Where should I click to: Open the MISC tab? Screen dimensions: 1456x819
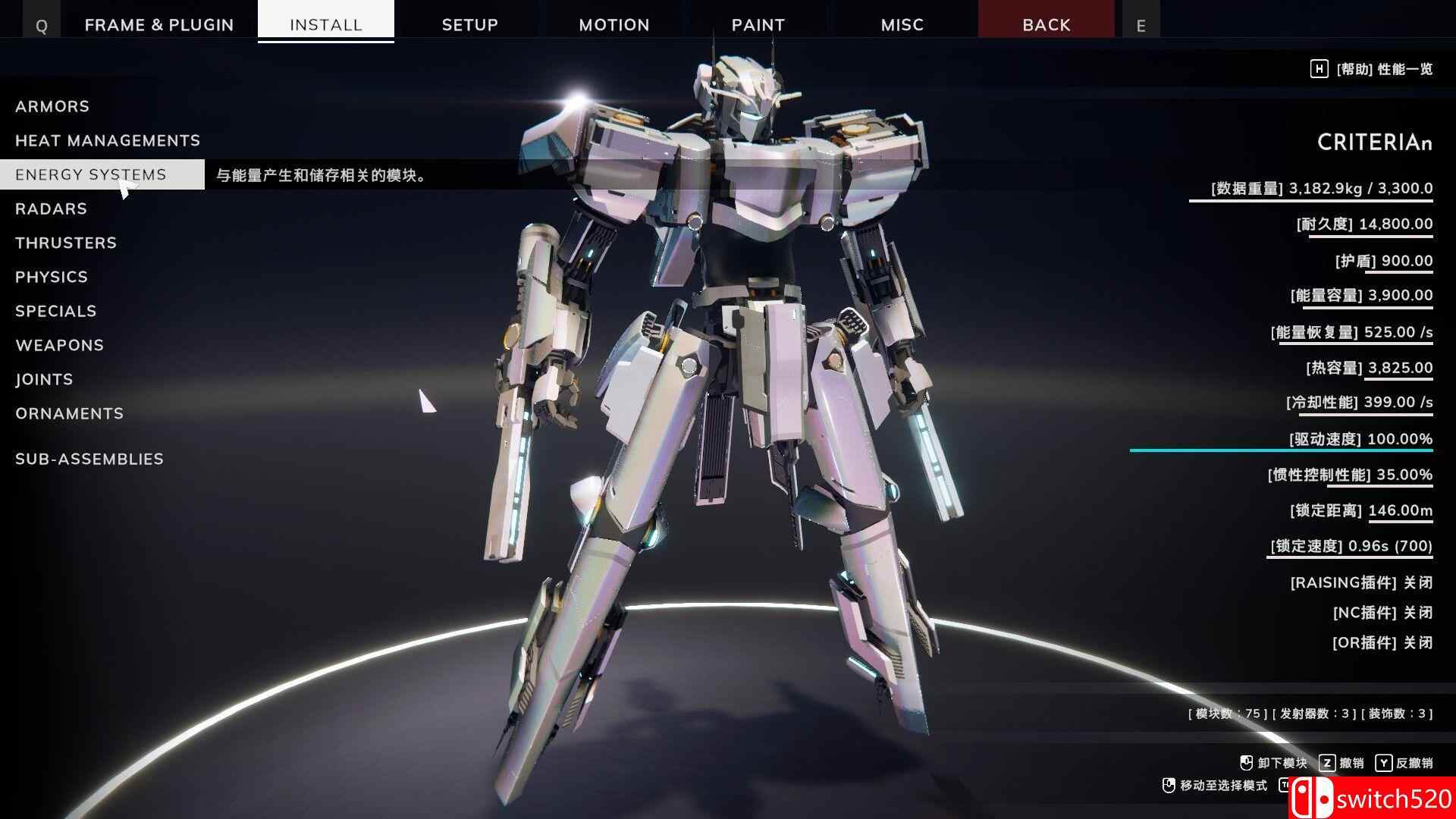pyautogui.click(x=902, y=25)
